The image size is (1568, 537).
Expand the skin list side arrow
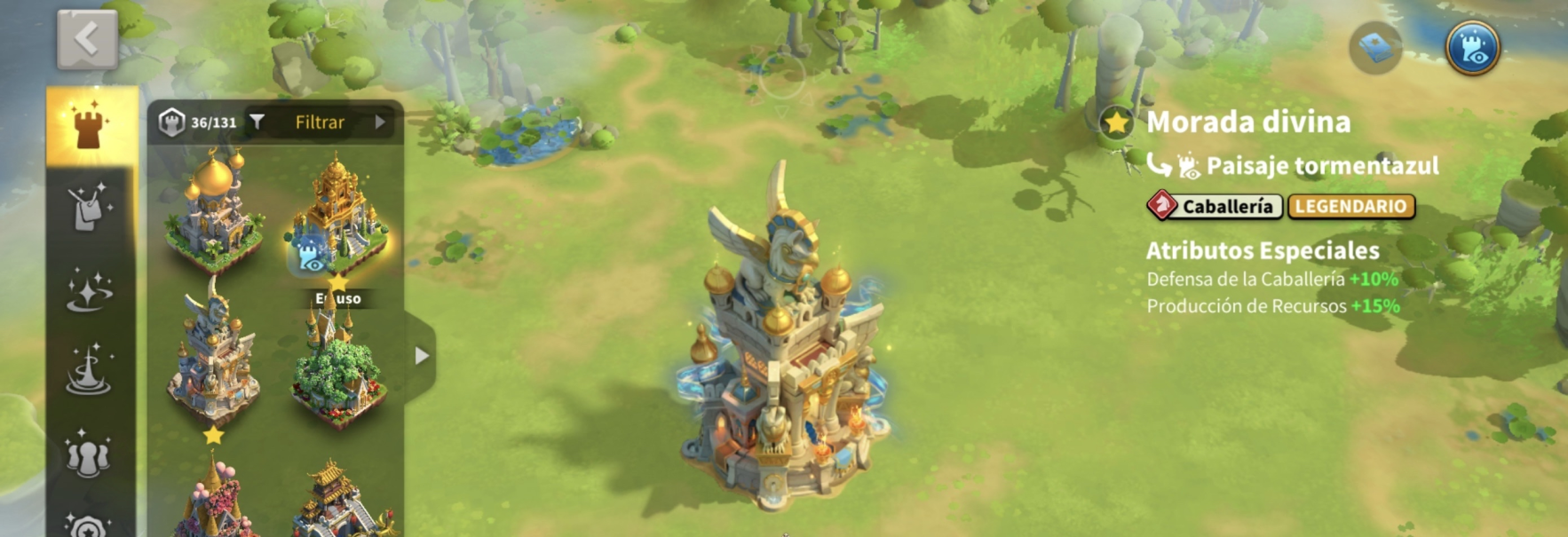422,356
